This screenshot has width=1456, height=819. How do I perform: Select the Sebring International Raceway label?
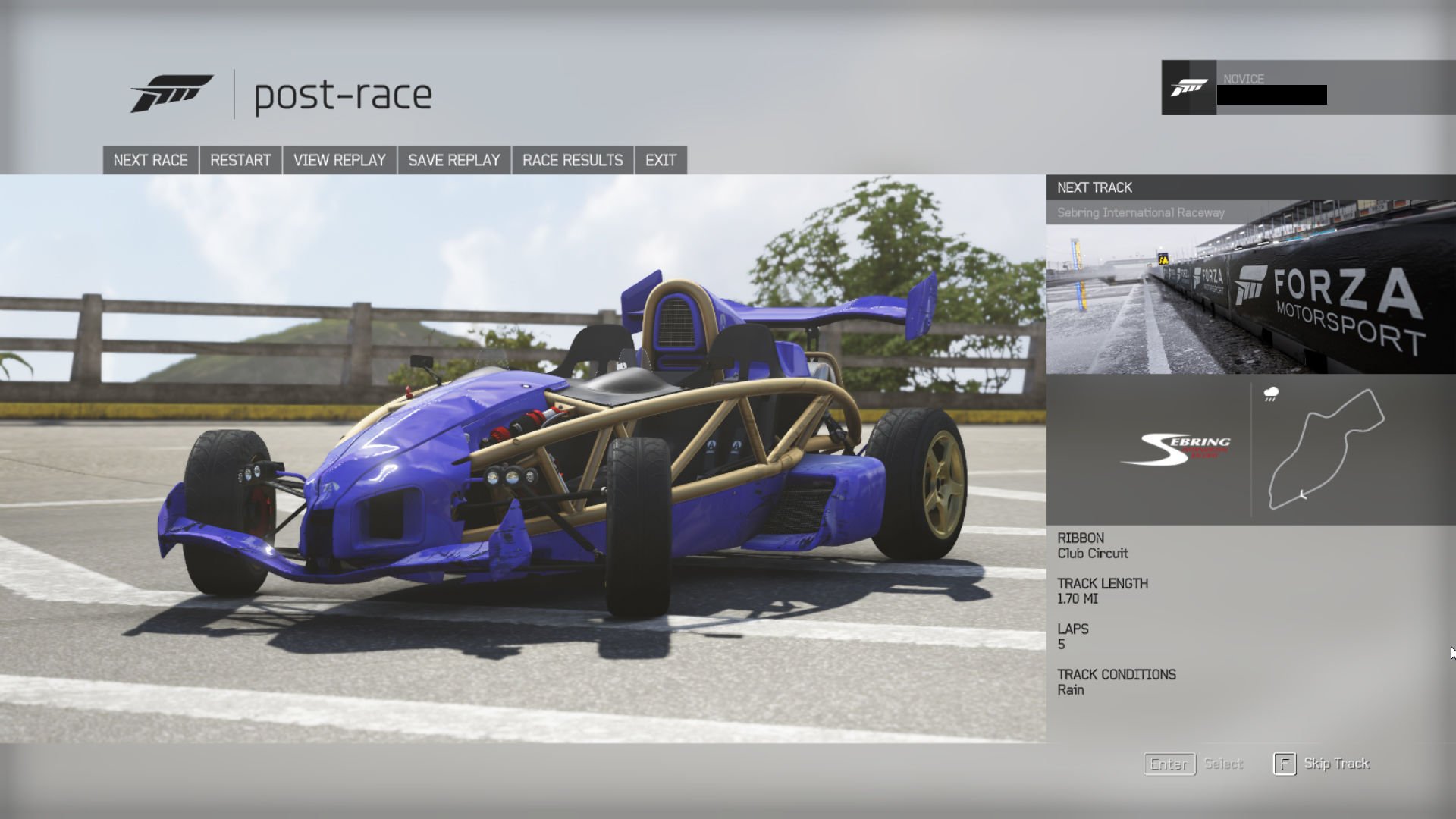click(x=1140, y=212)
